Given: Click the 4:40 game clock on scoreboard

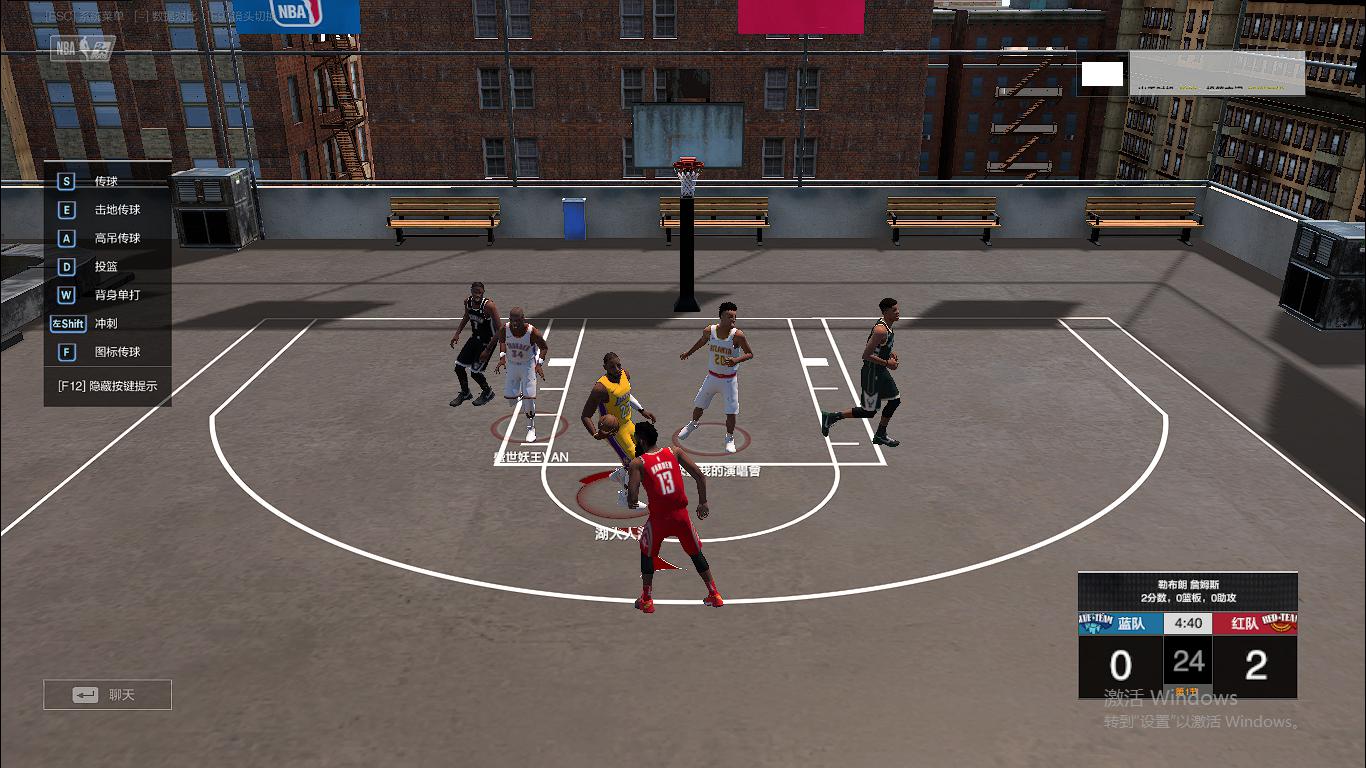Looking at the screenshot, I should [1187, 622].
